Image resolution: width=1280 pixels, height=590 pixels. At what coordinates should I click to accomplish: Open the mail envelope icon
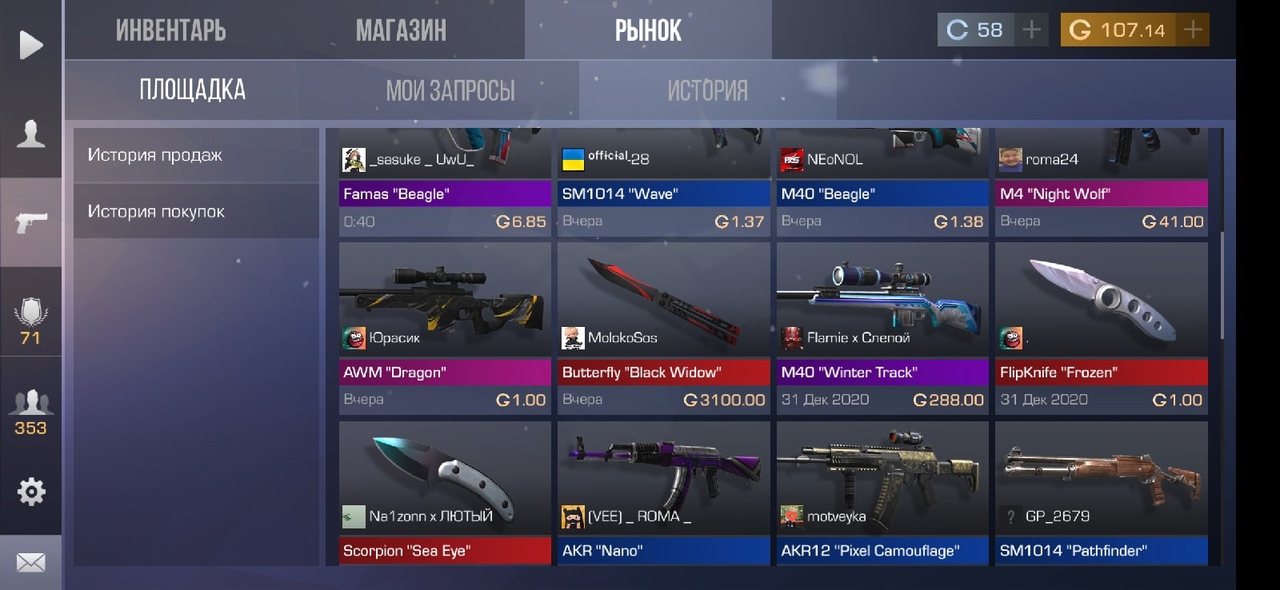(31, 563)
